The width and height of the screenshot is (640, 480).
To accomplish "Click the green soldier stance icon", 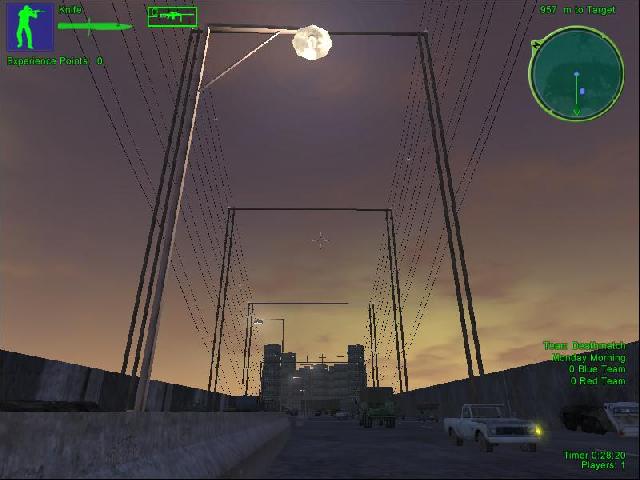I will pyautogui.click(x=29, y=27).
